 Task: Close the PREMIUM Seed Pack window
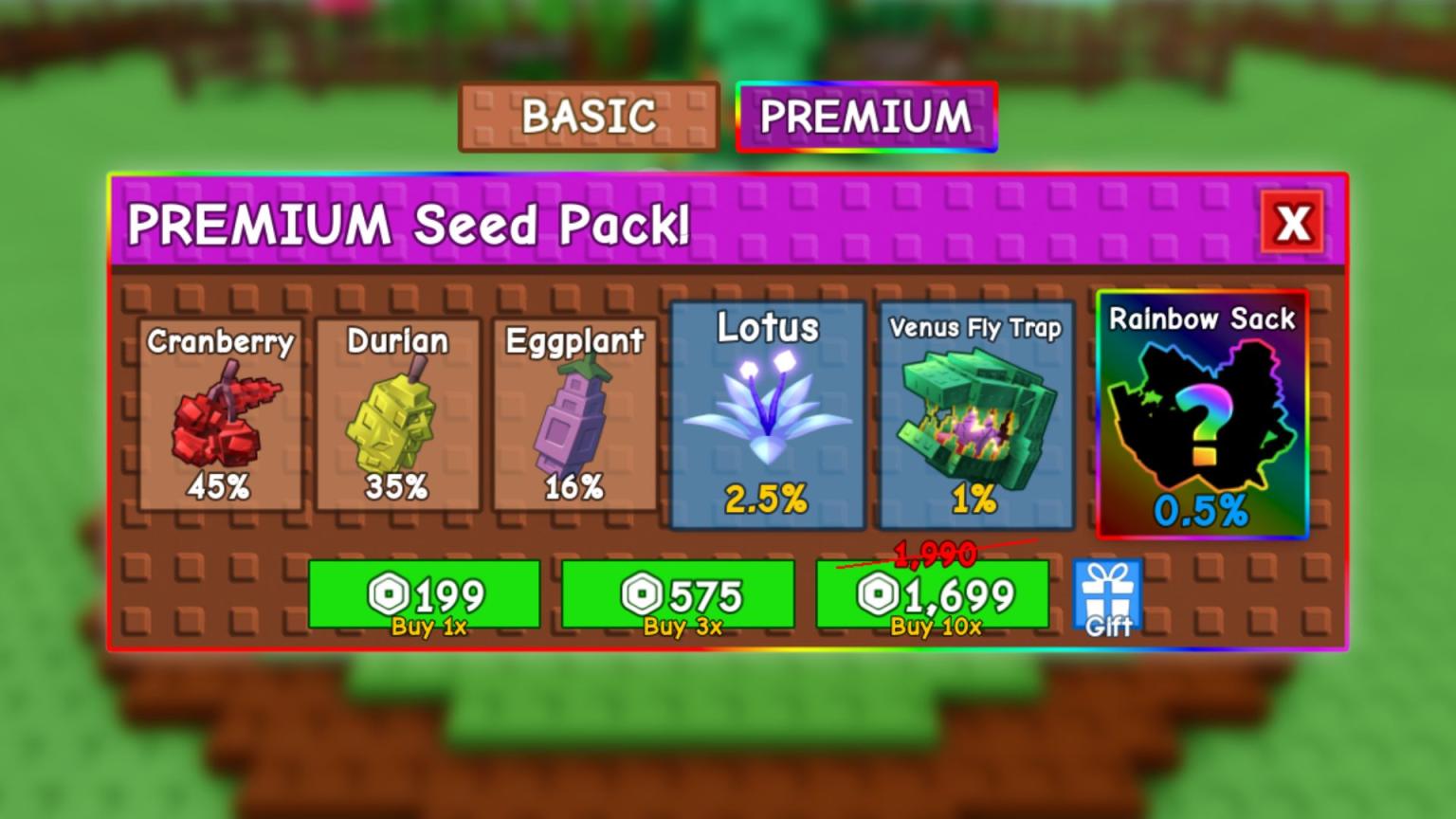tap(1292, 223)
